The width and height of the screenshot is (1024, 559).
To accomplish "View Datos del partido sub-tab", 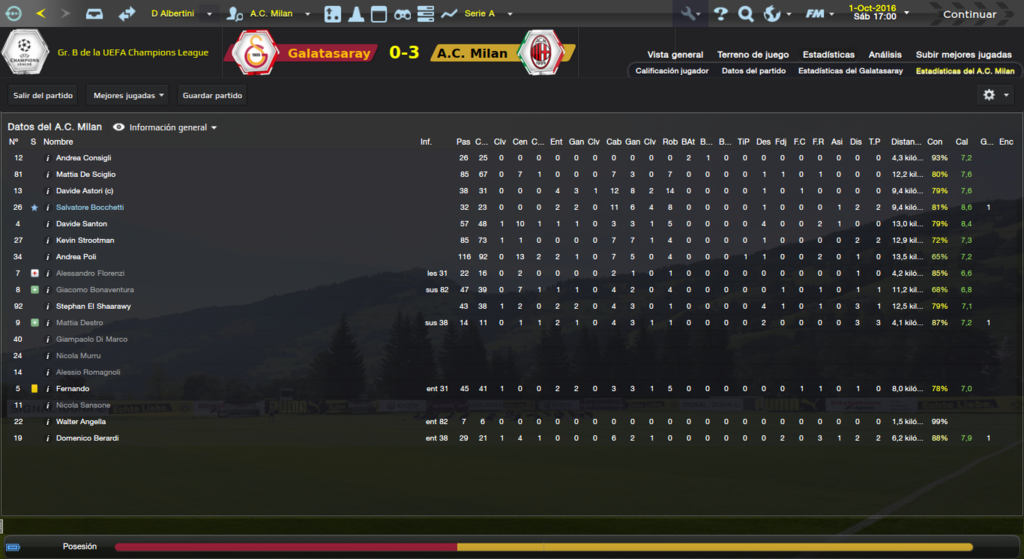I will coord(753,71).
